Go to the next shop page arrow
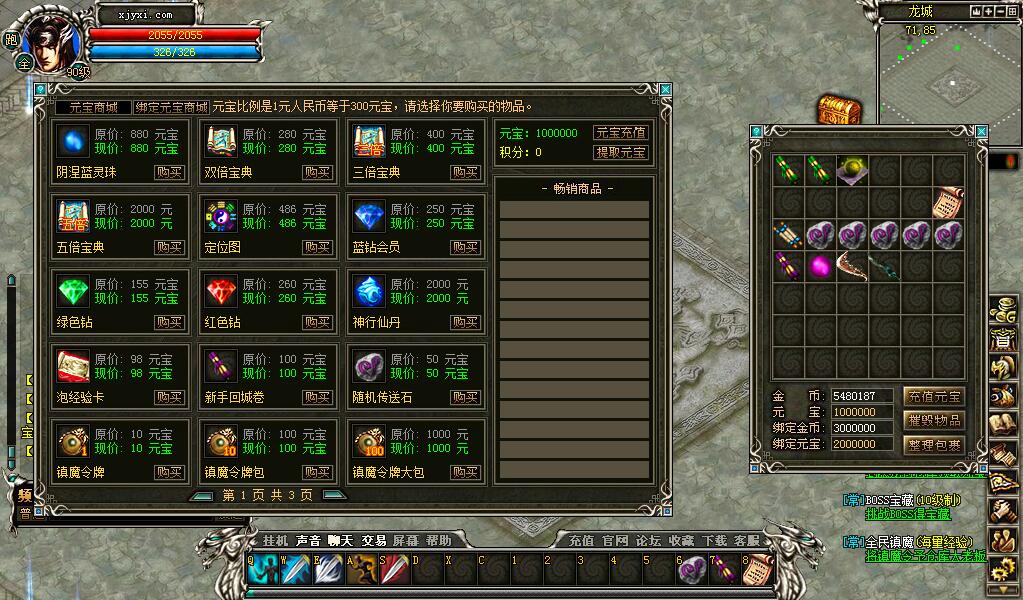The height and width of the screenshot is (600, 1023). pos(334,495)
